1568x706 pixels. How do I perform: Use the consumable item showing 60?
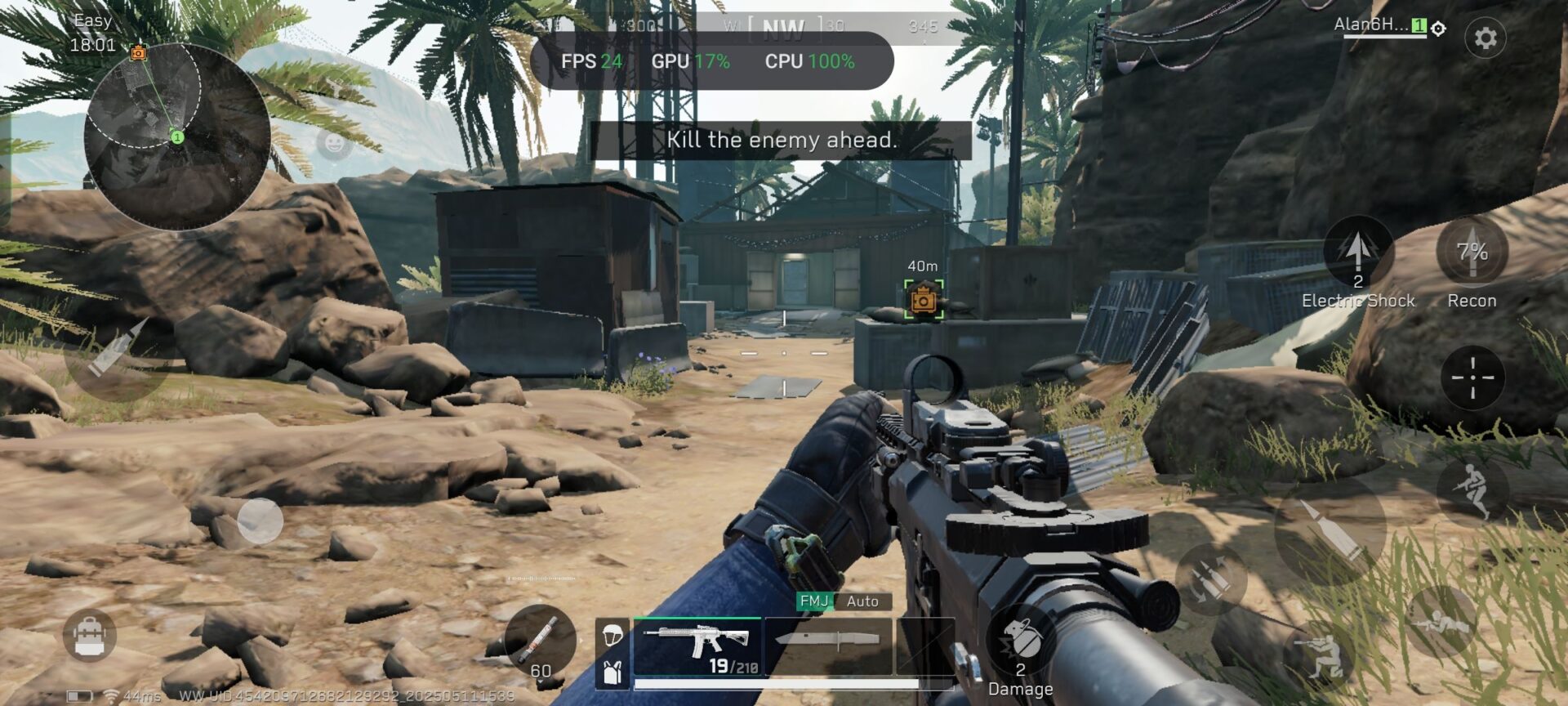[539, 641]
